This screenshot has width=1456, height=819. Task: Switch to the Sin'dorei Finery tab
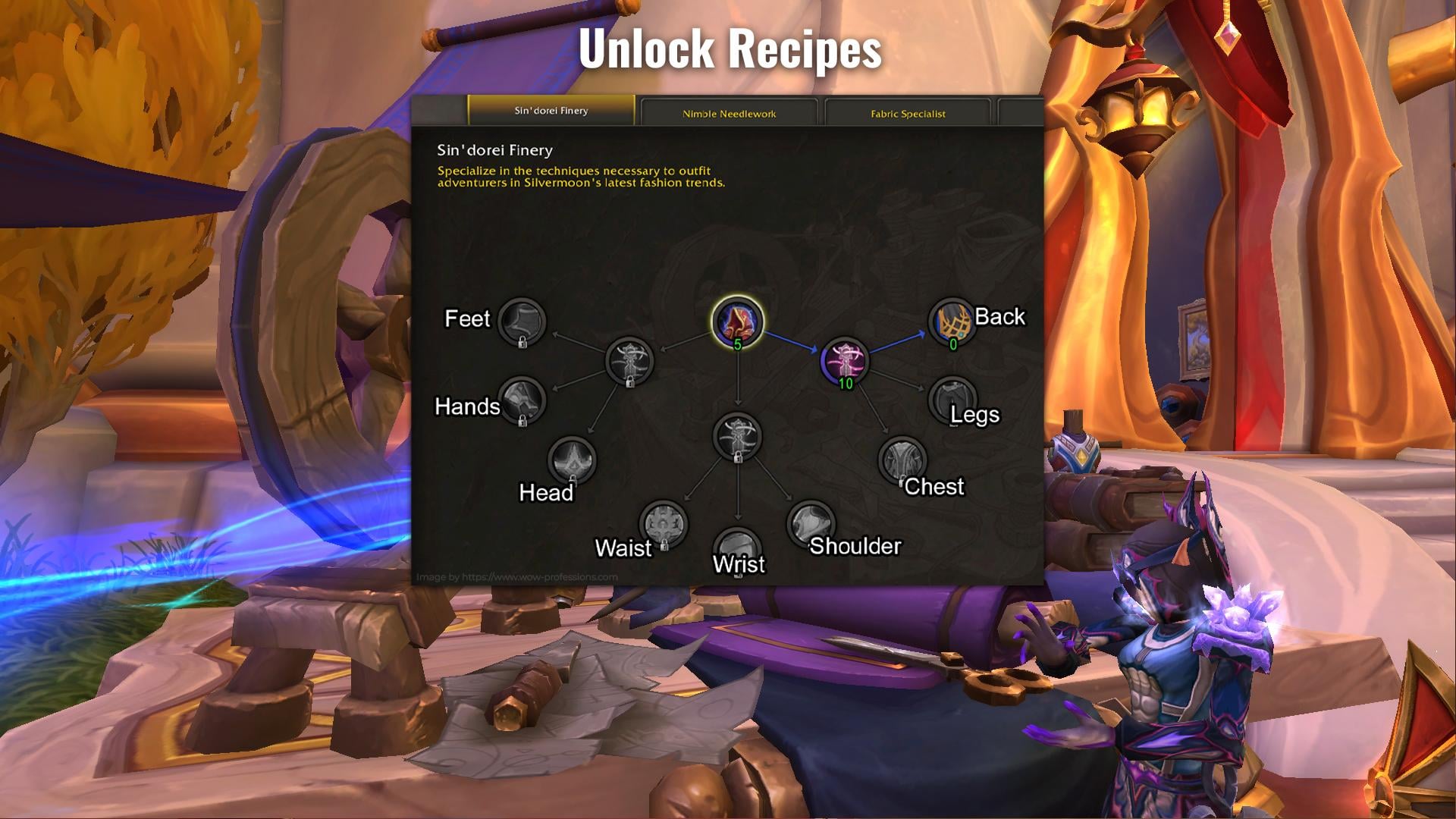point(551,111)
